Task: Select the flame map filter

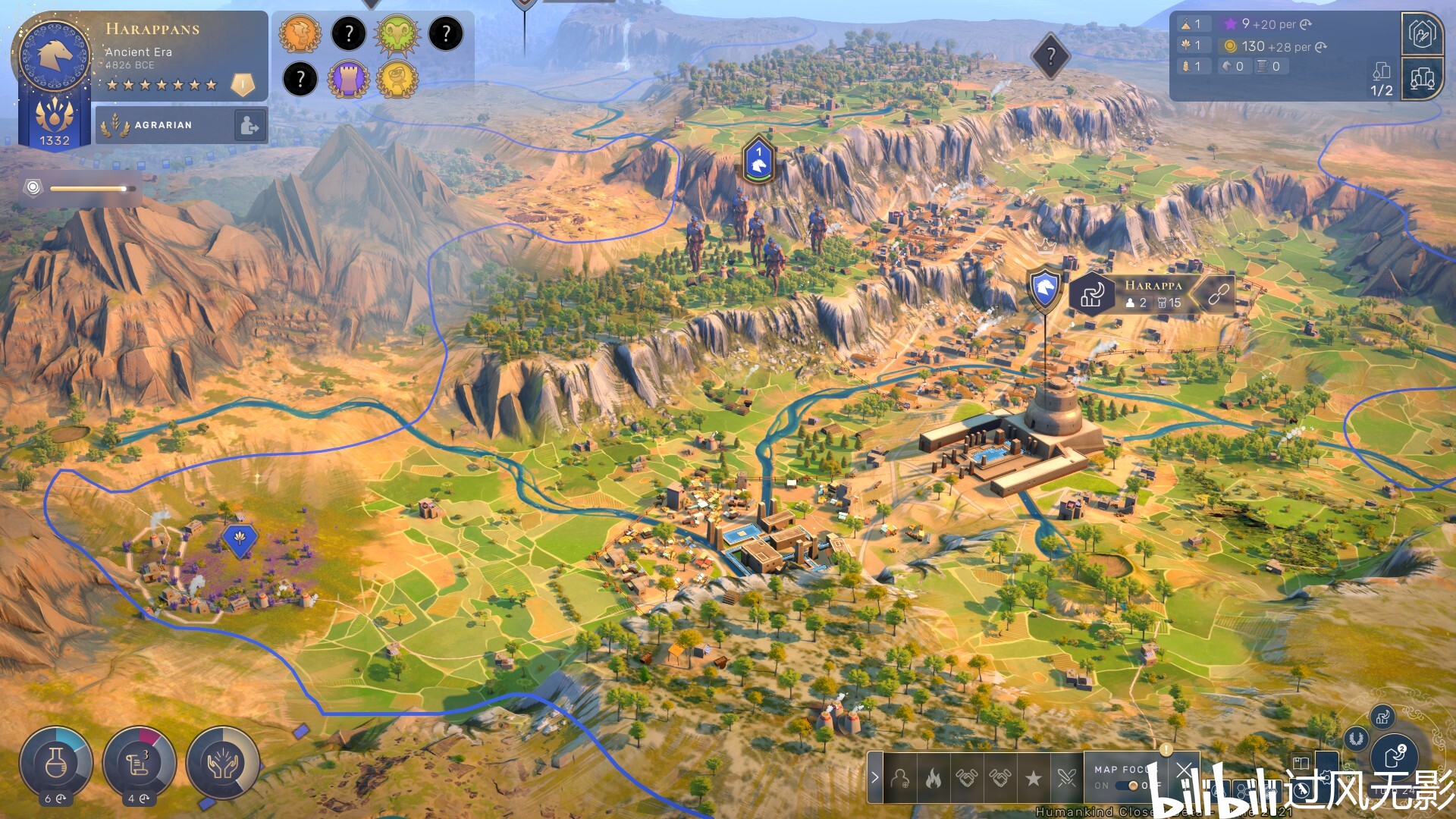Action: coord(934,778)
